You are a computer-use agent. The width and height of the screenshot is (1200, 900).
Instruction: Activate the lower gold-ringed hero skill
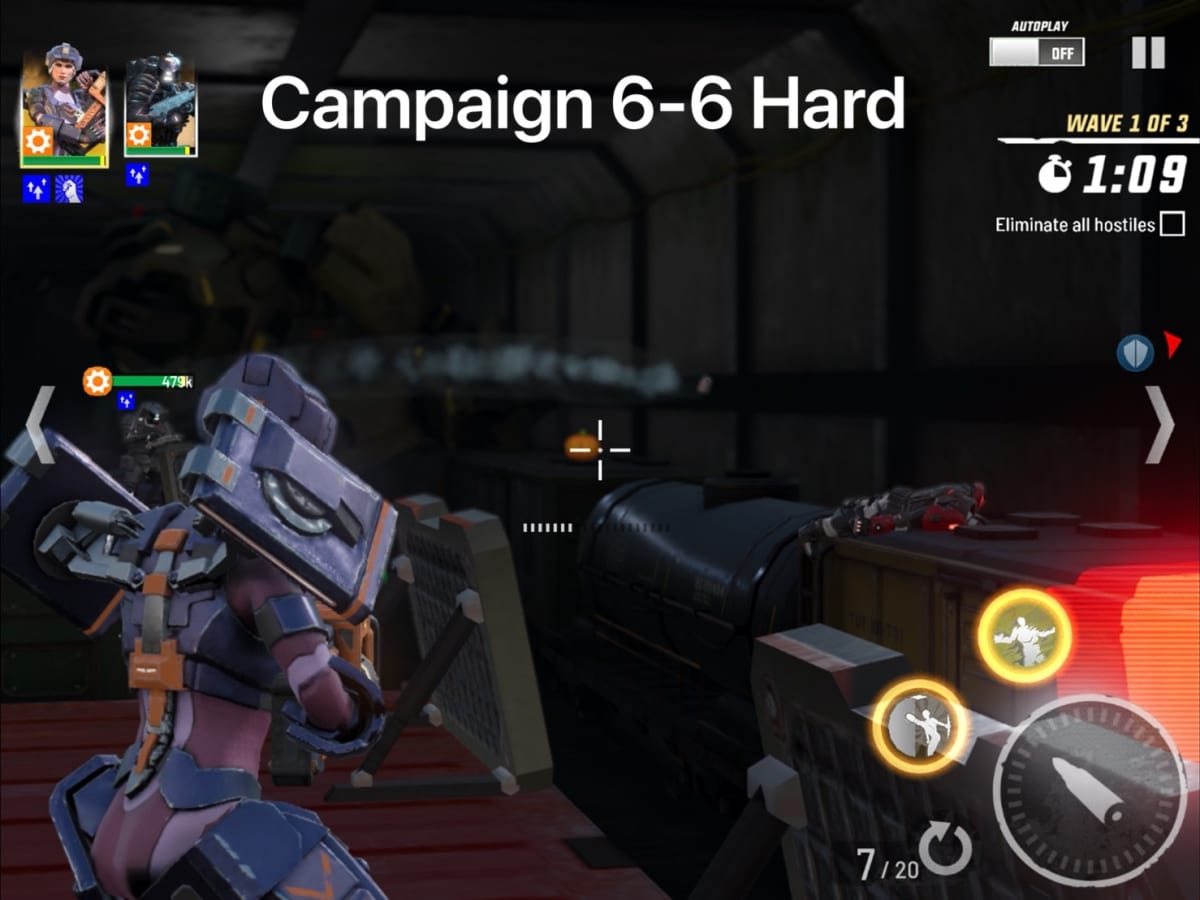(x=920, y=727)
